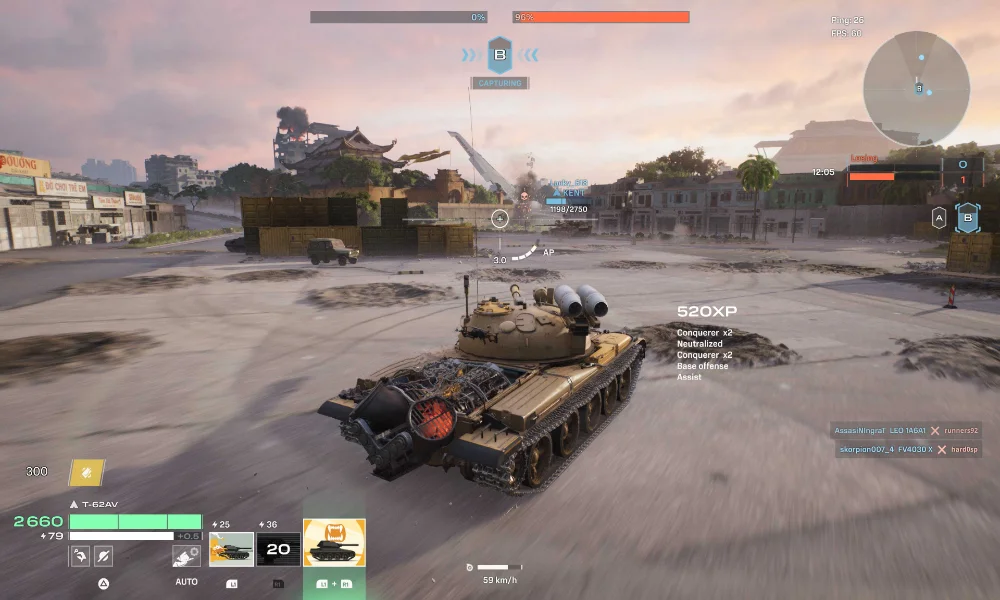Click the crossed-out circle perk icon

[103, 556]
